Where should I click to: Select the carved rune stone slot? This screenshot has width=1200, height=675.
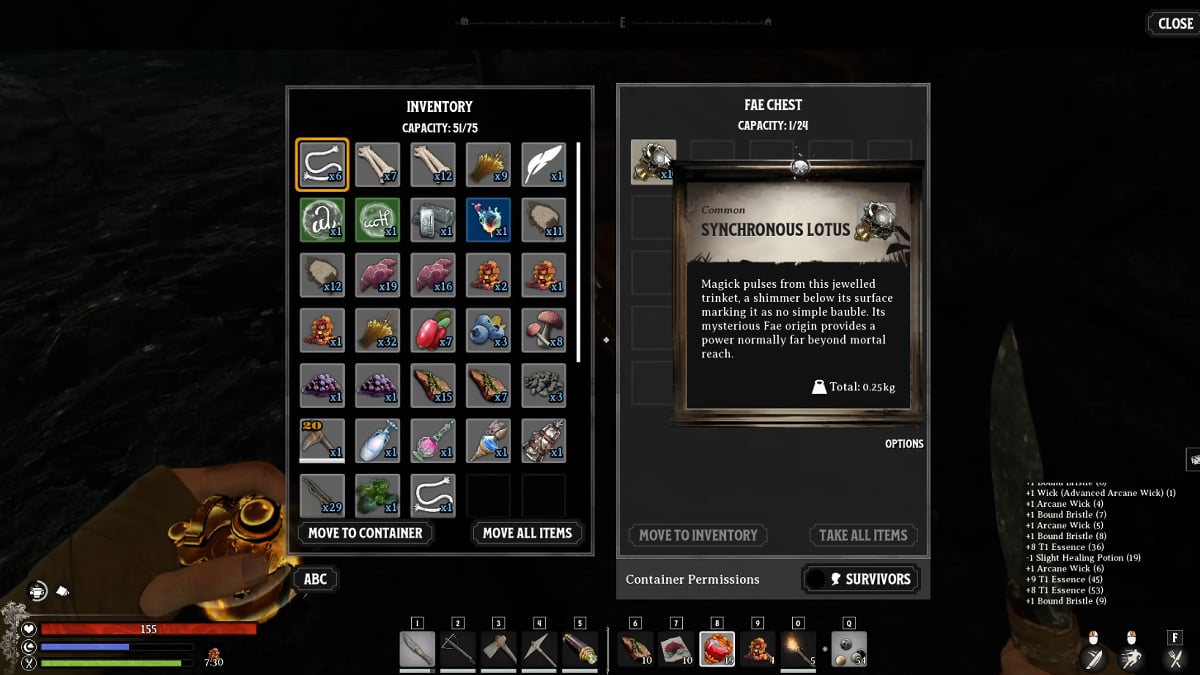432,219
